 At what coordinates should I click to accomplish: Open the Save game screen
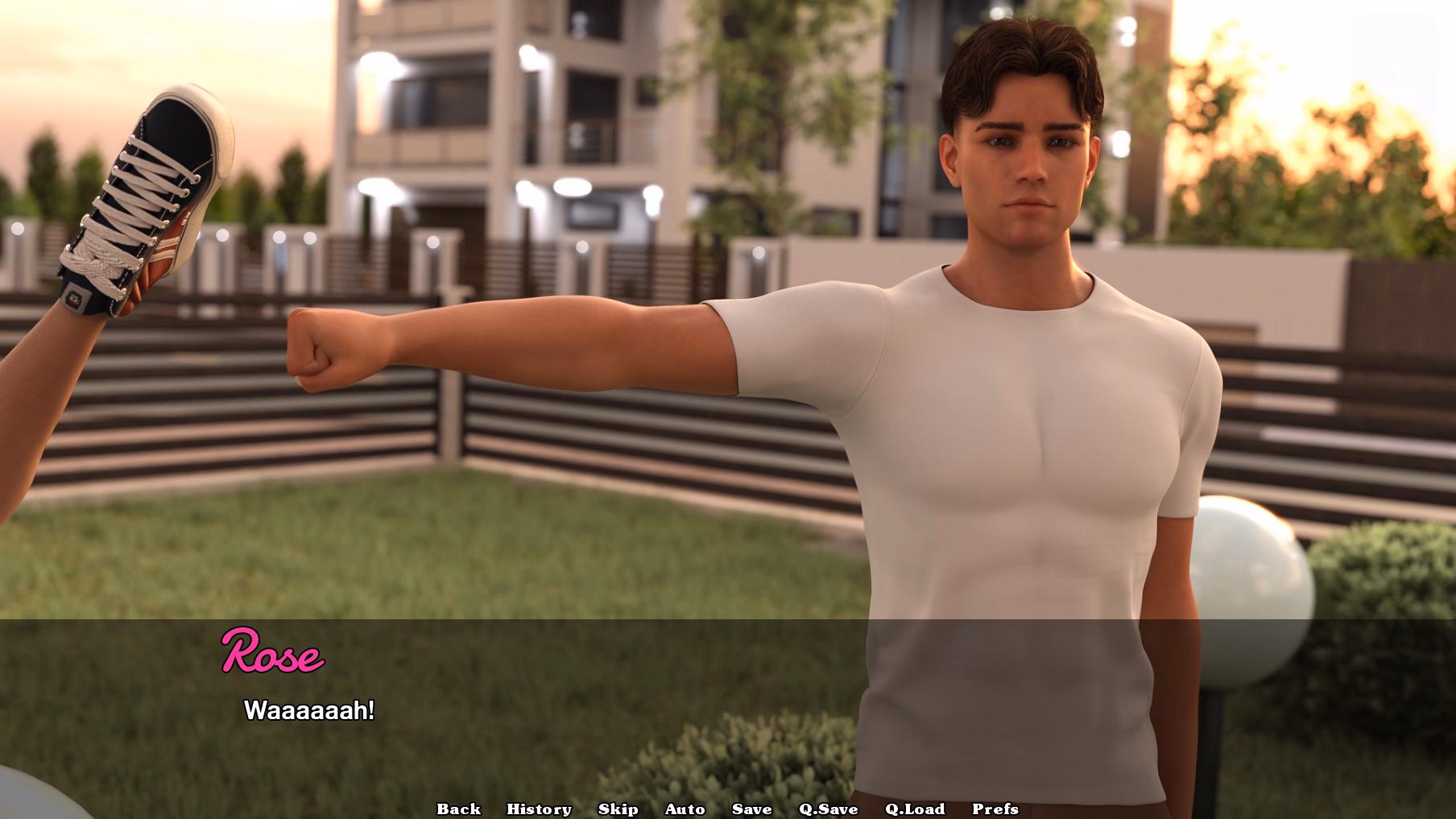751,809
